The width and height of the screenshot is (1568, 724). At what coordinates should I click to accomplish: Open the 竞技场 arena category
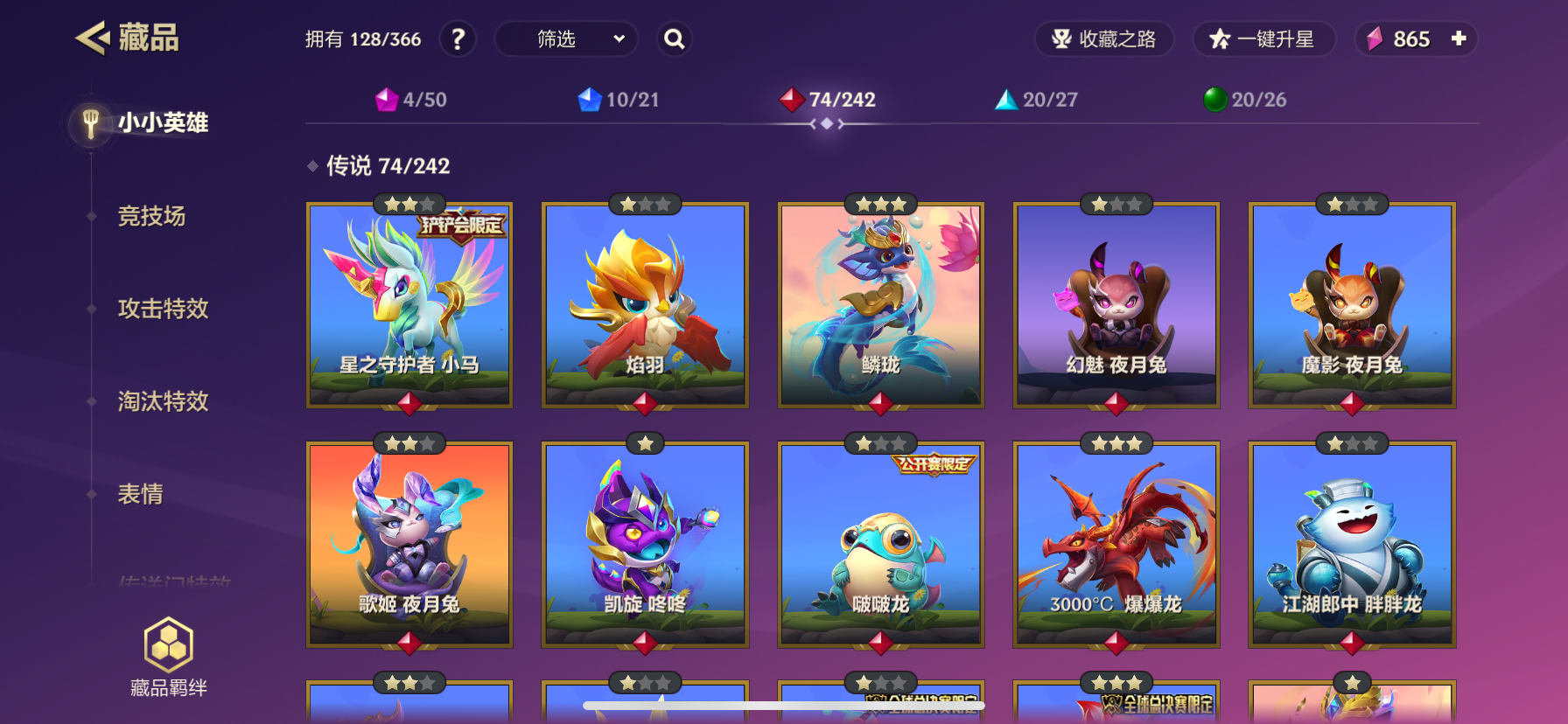click(x=151, y=216)
